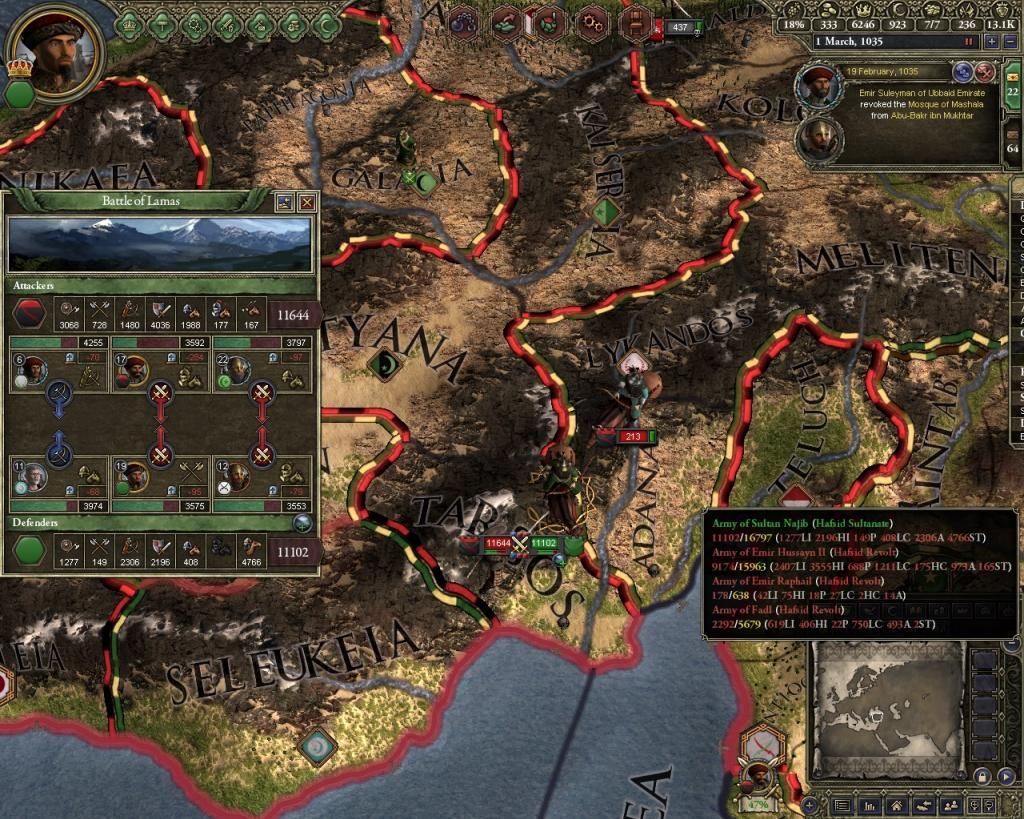
Task: Dismiss message with the red round button
Action: point(984,71)
